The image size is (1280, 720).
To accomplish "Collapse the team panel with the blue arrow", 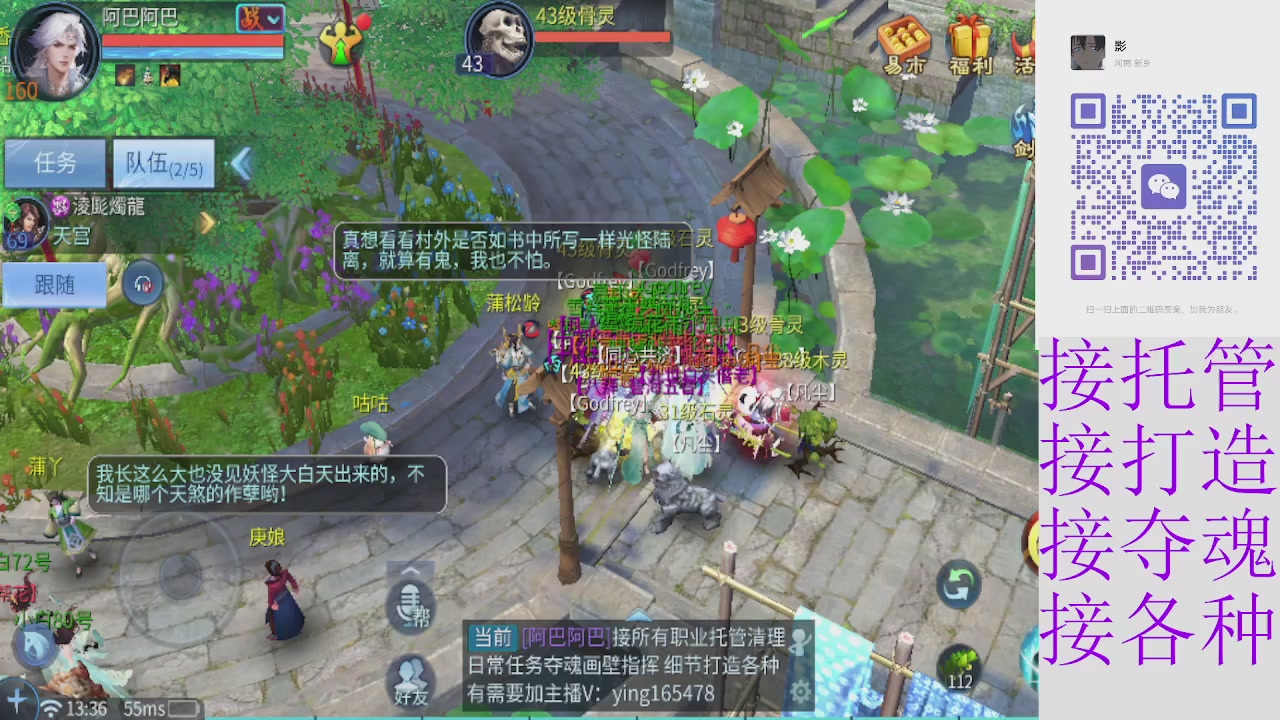I will pos(243,165).
